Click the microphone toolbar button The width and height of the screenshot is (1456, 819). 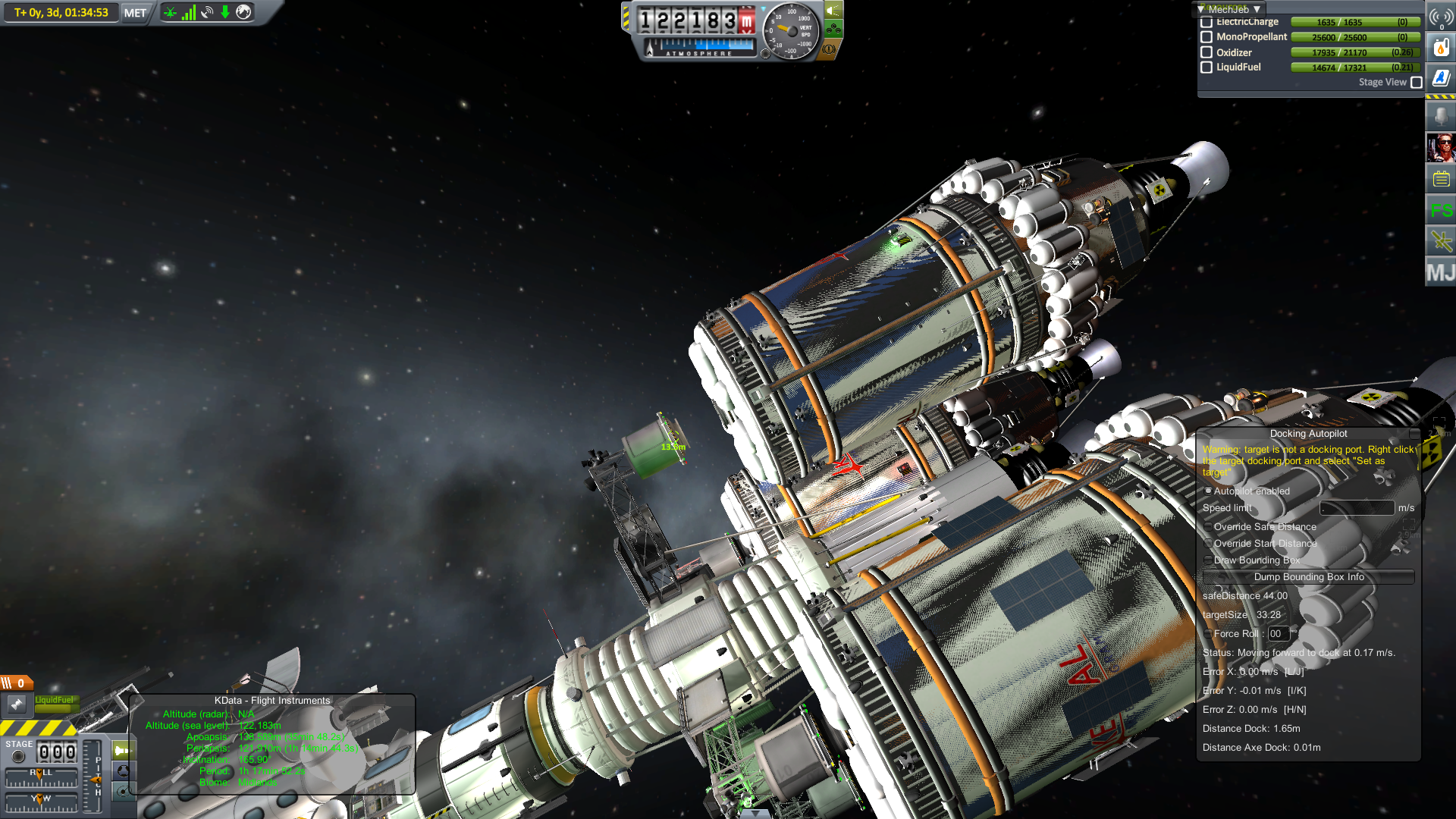[x=1441, y=116]
